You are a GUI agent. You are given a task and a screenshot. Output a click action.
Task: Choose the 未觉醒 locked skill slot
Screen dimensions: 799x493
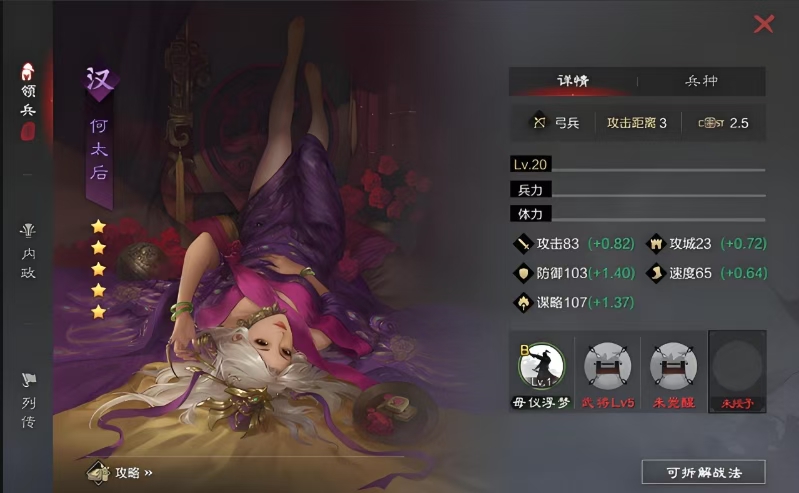672,366
